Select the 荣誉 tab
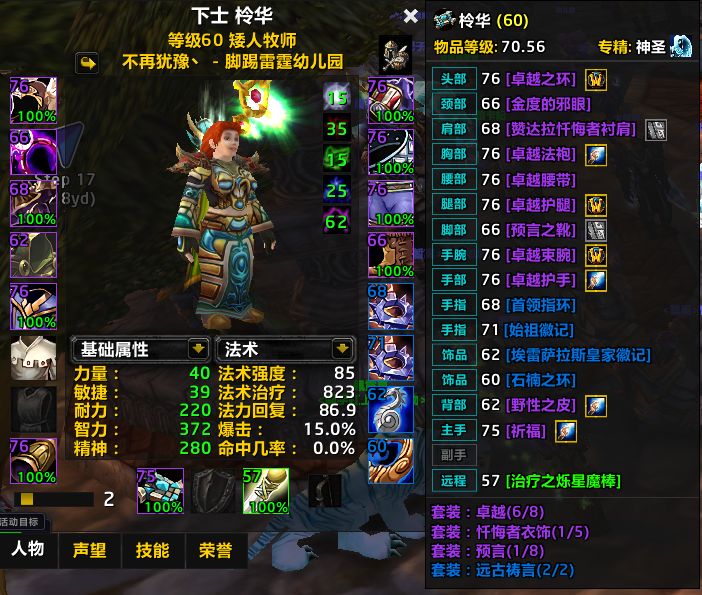Screen dimensions: 702x595 click(x=214, y=550)
